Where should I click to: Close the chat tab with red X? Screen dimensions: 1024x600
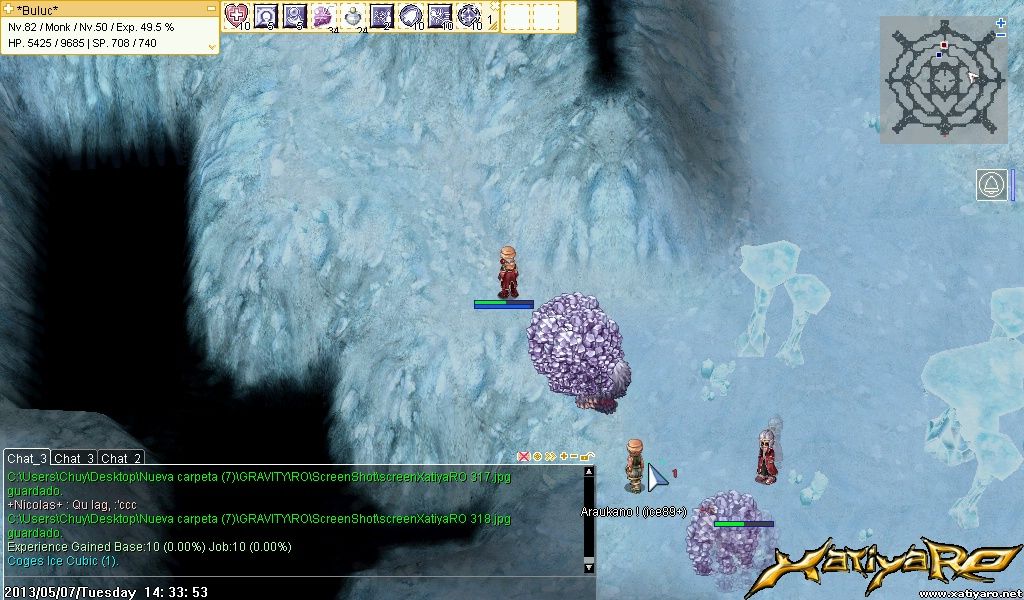tap(523, 457)
